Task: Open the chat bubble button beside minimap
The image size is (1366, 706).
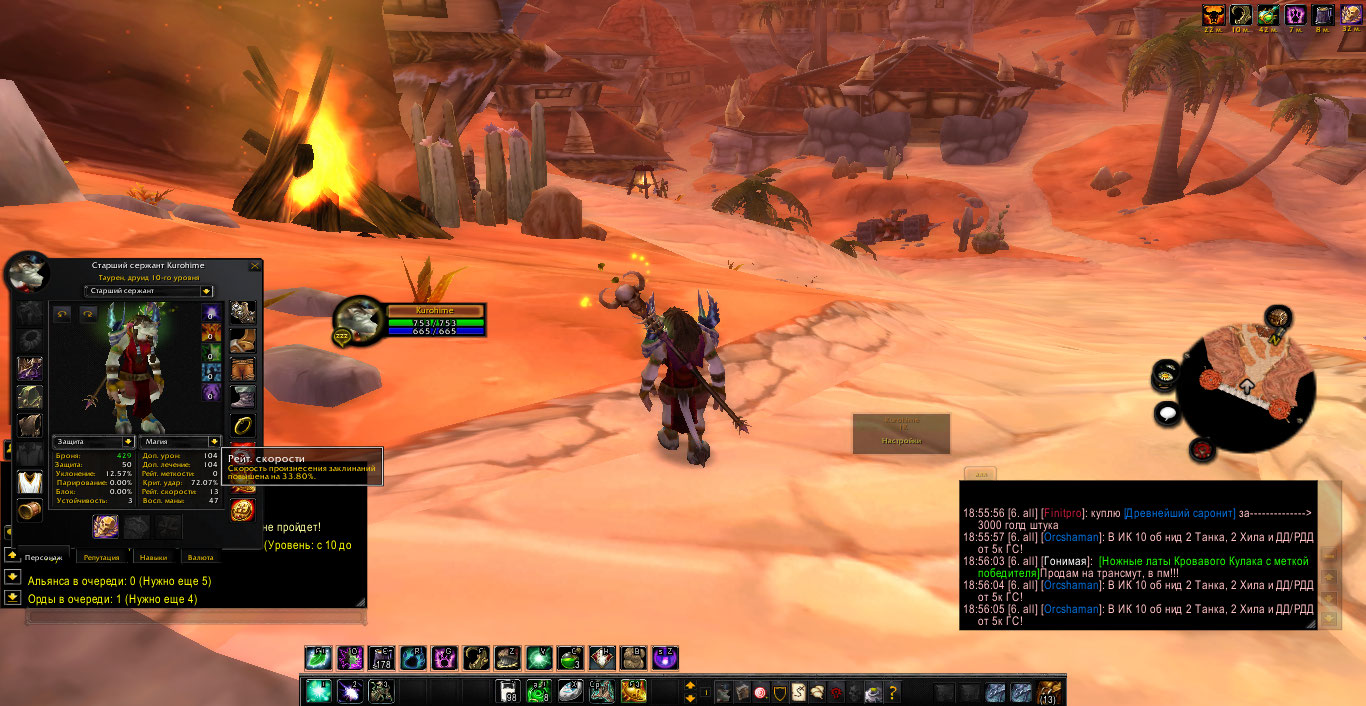Action: coord(1165,412)
